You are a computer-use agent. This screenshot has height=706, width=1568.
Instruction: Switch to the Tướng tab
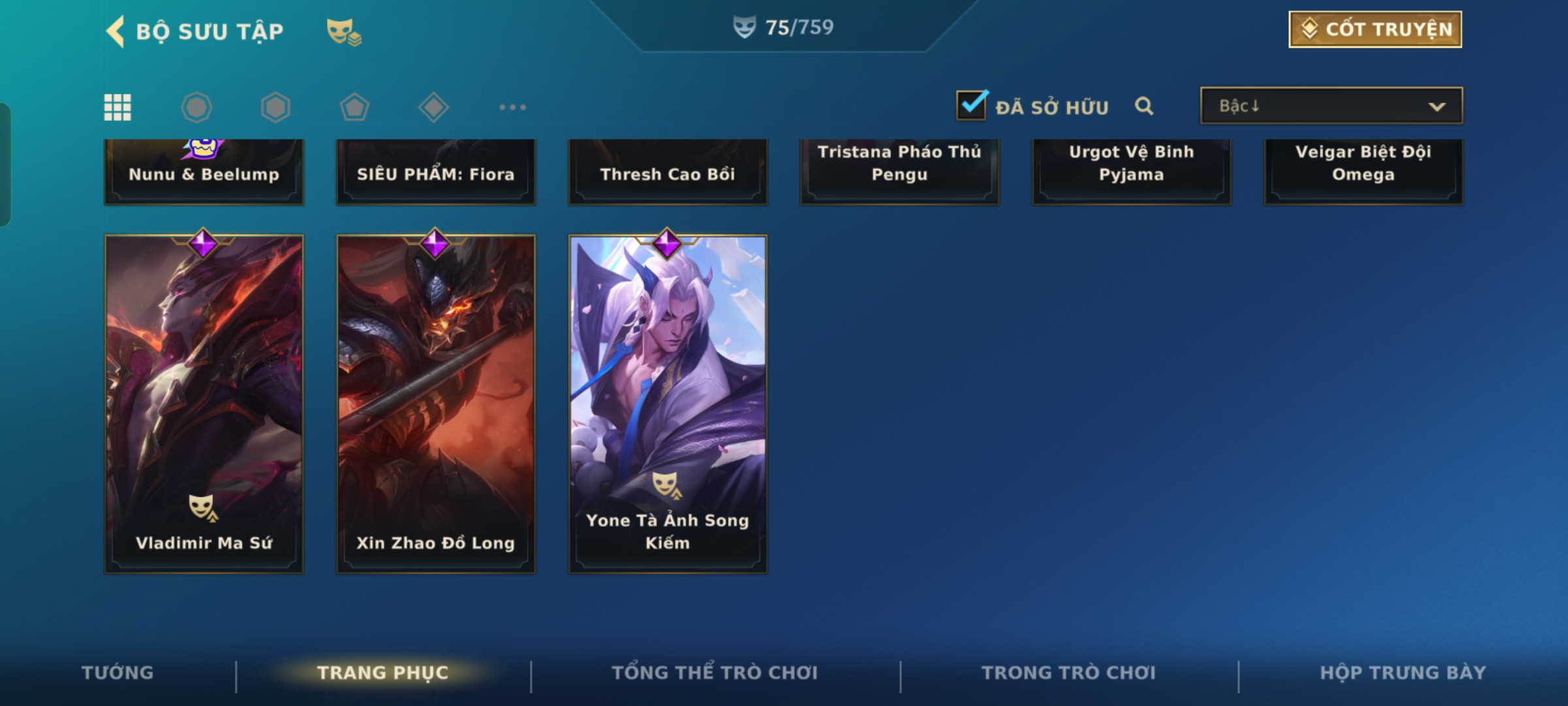[x=118, y=673]
